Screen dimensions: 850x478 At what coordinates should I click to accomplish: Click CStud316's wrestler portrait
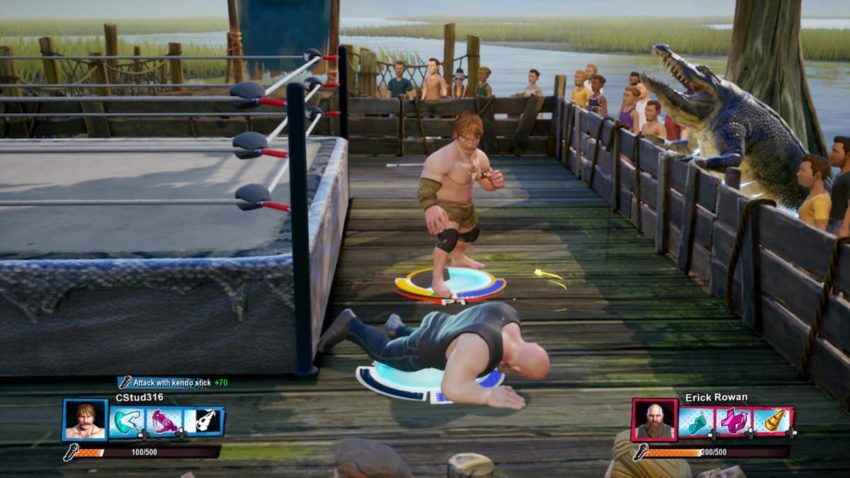pos(84,420)
